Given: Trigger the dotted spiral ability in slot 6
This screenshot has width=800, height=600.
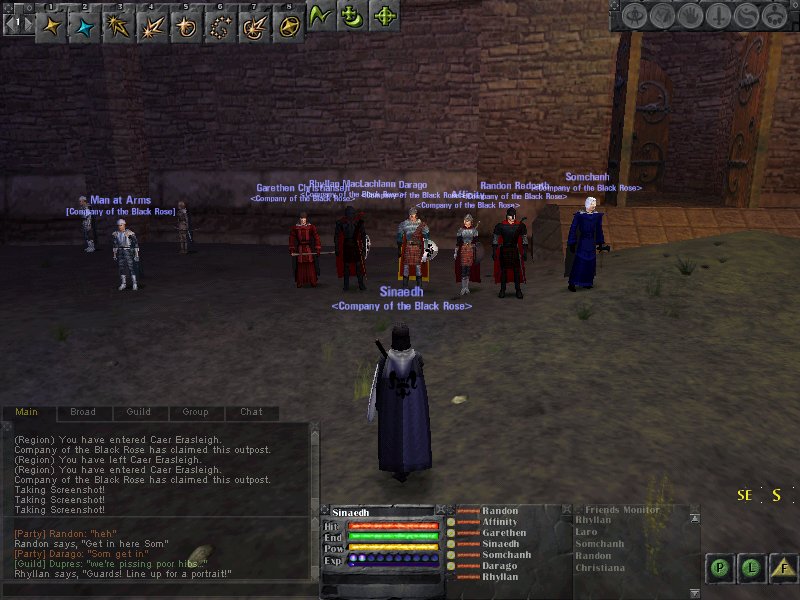Looking at the screenshot, I should click(220, 25).
